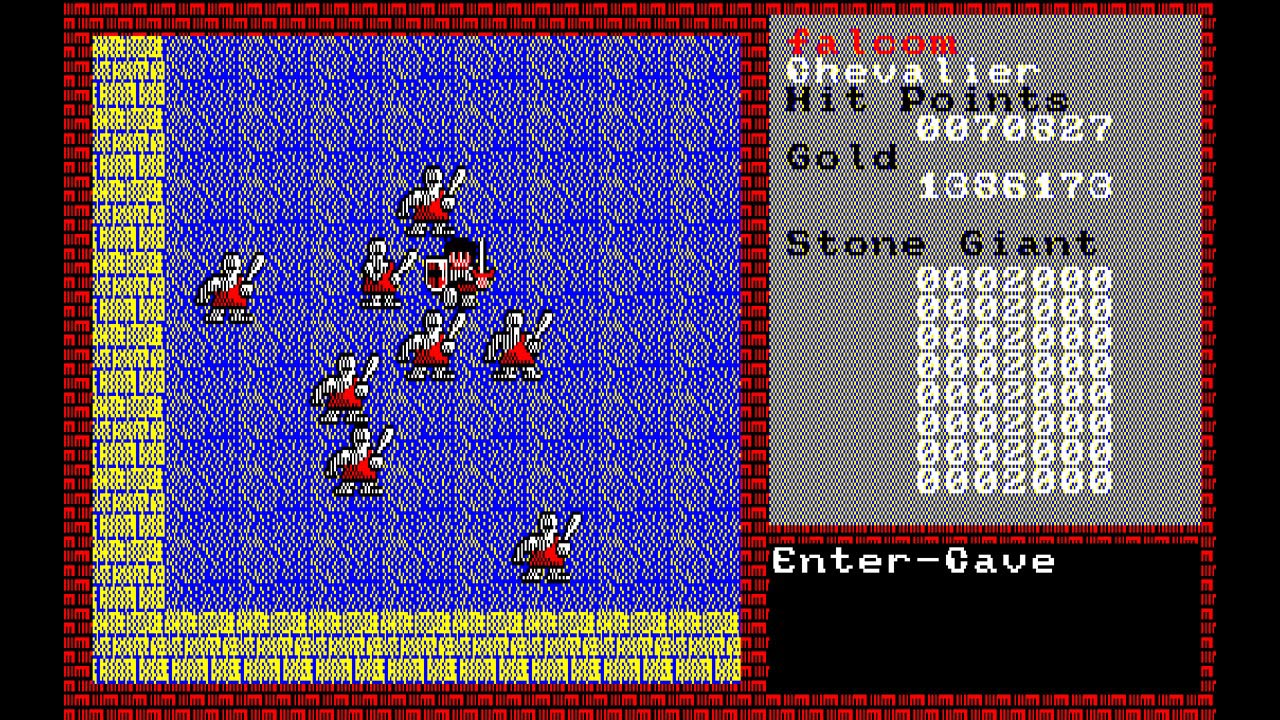Click the first 0002000 Stone Giant entry
Screen dimensions: 1280x720
[1015, 280]
